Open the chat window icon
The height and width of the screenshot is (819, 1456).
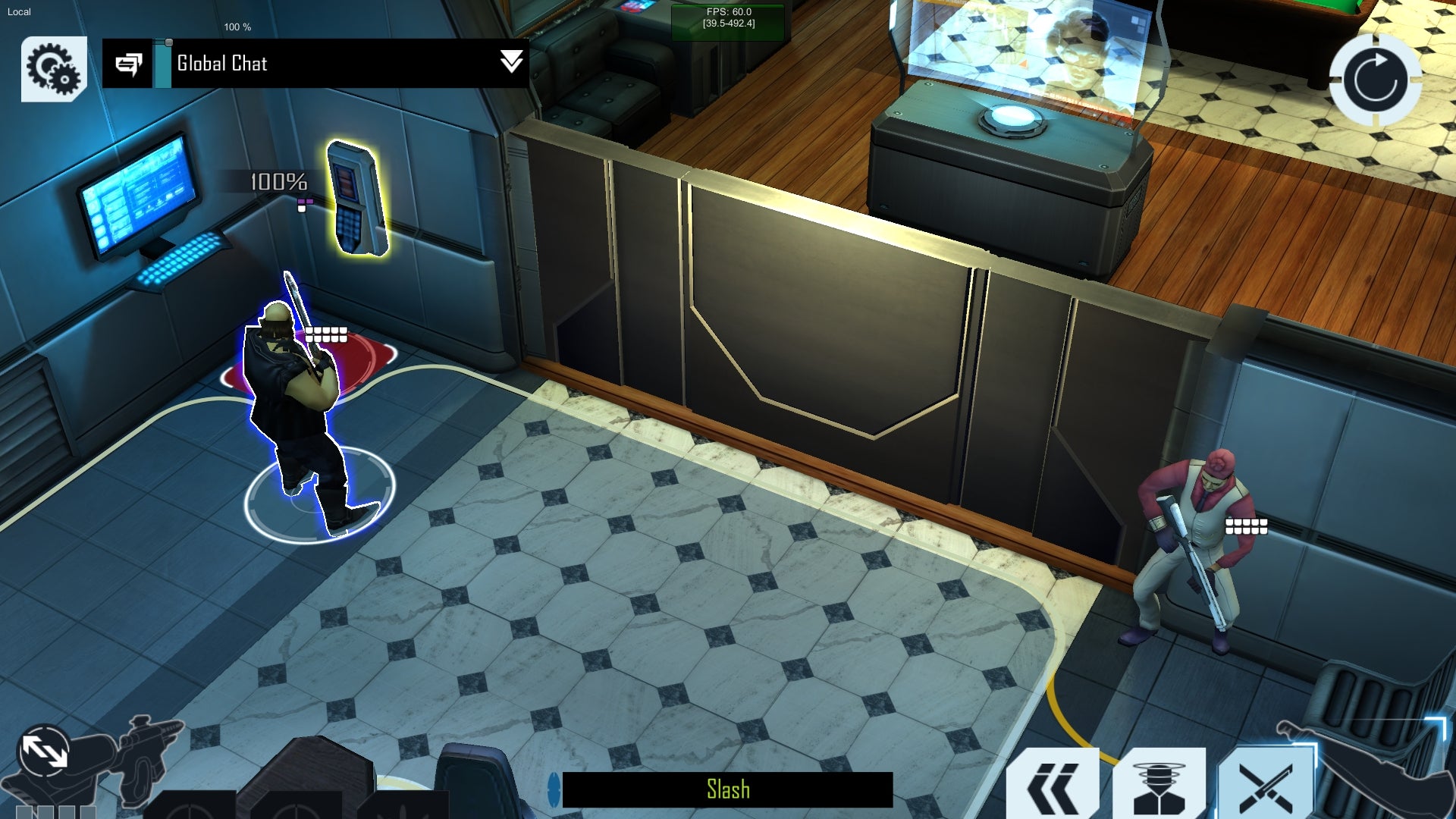[x=128, y=64]
